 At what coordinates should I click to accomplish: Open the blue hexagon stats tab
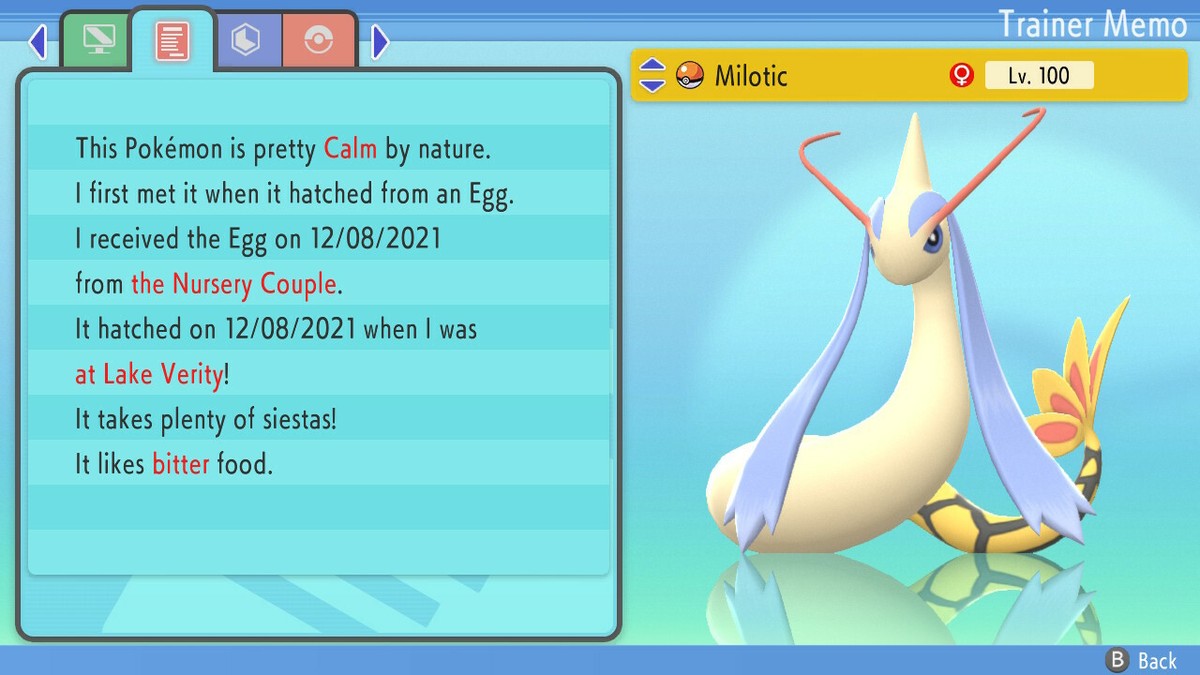(x=246, y=41)
